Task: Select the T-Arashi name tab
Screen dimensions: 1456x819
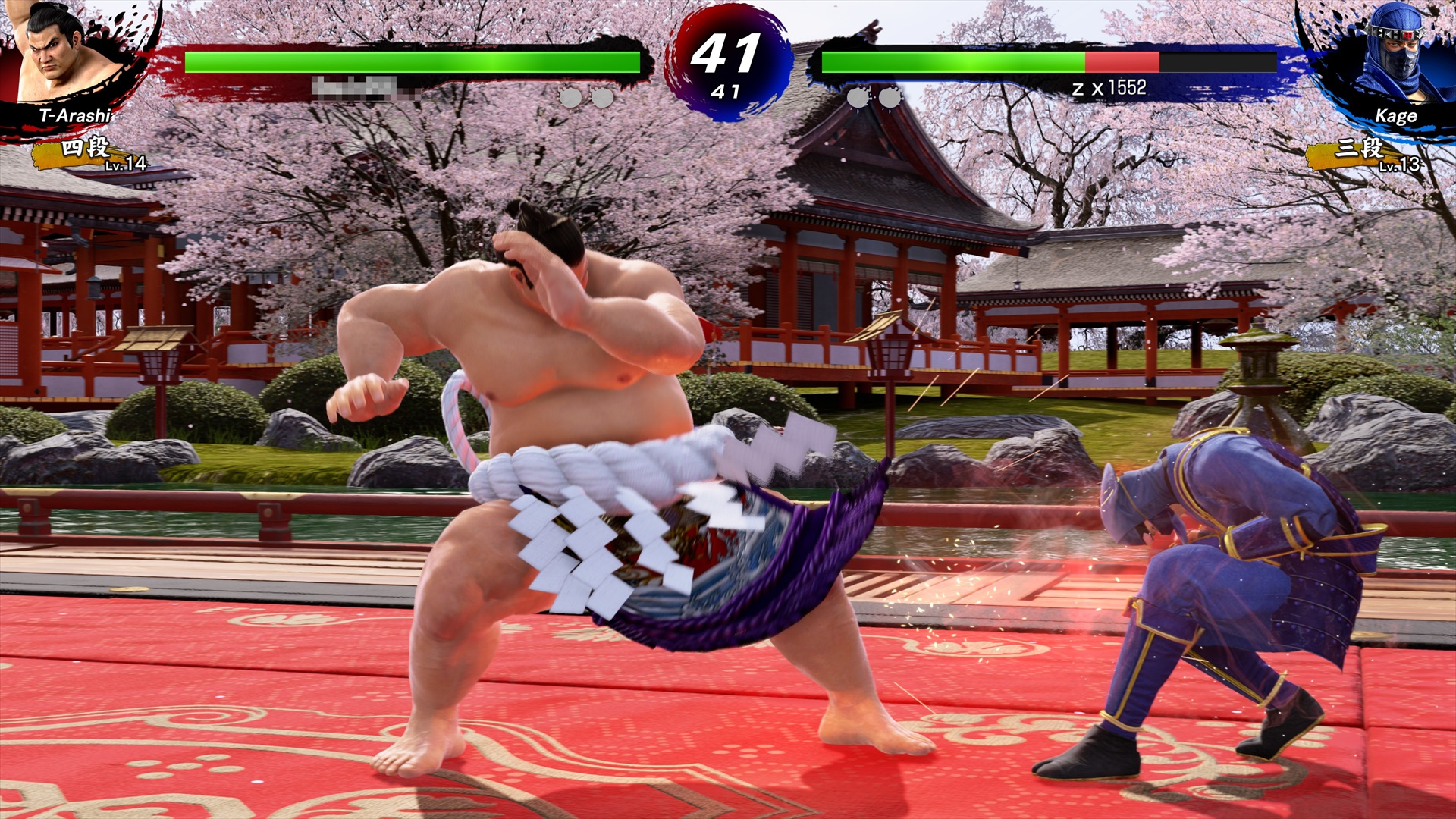Action: [76, 115]
